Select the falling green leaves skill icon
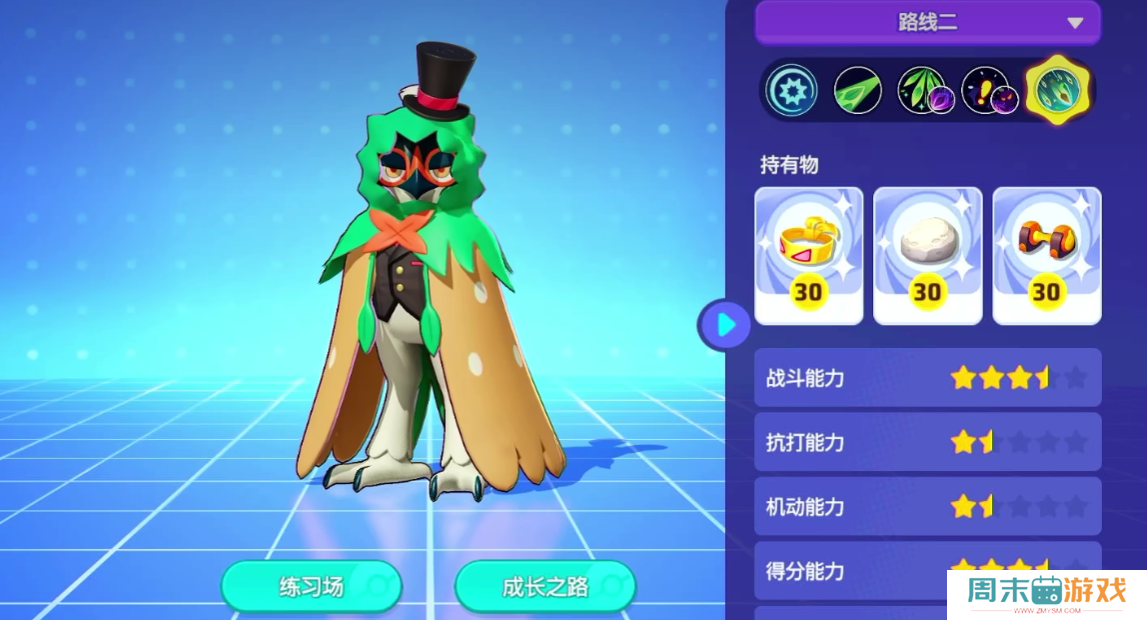The height and width of the screenshot is (620, 1147). coord(922,91)
